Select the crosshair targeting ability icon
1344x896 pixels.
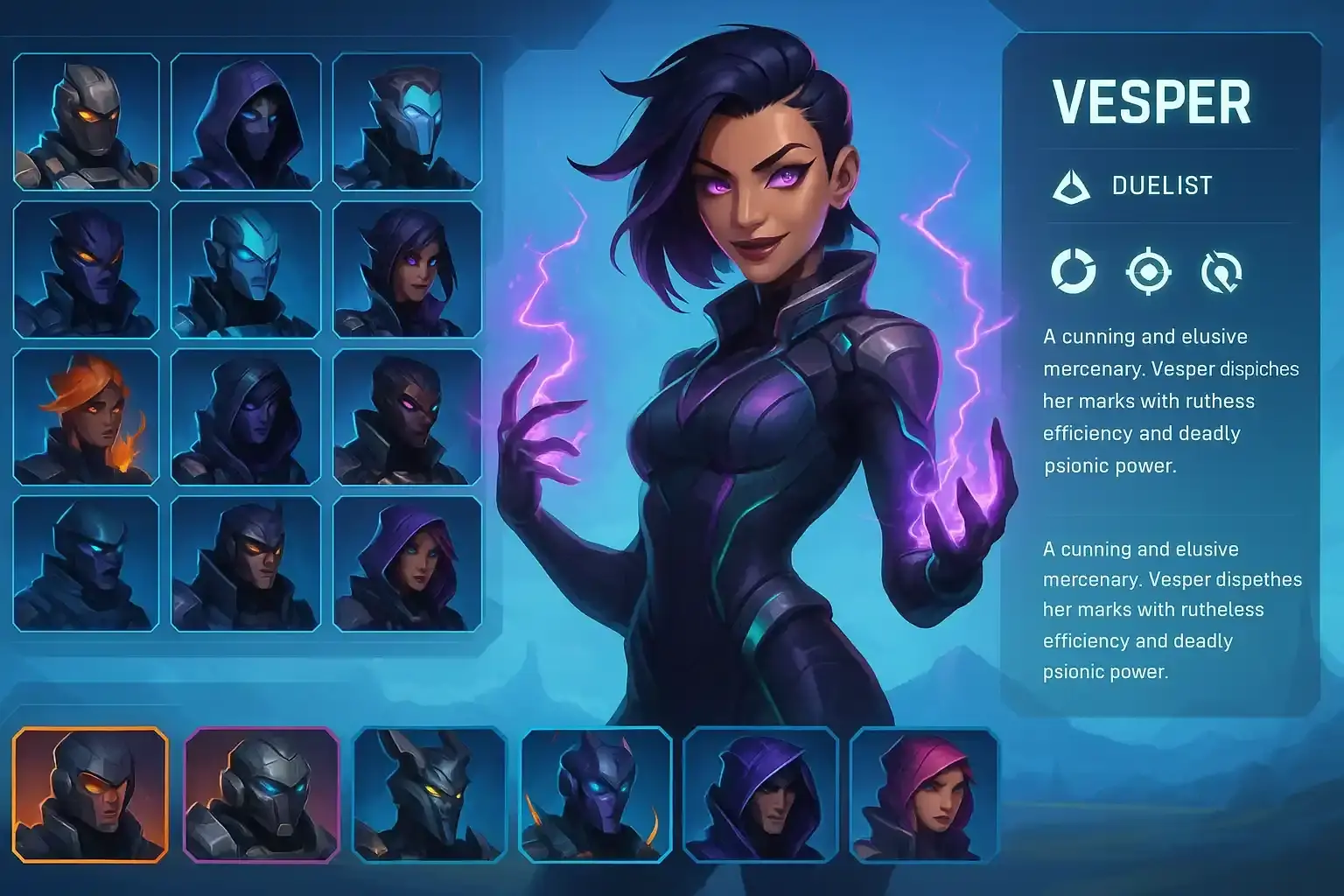(x=1150, y=274)
